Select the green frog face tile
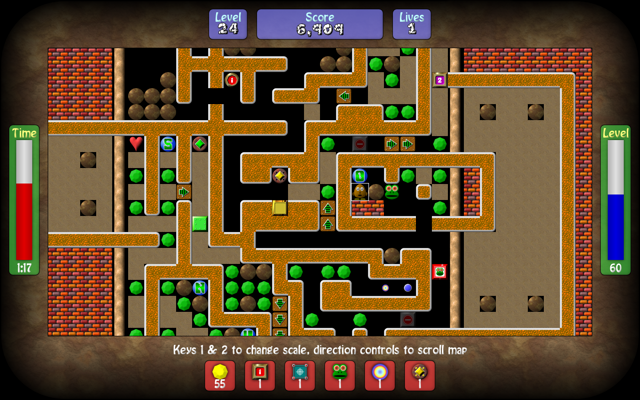The image size is (640, 400). (x=340, y=375)
